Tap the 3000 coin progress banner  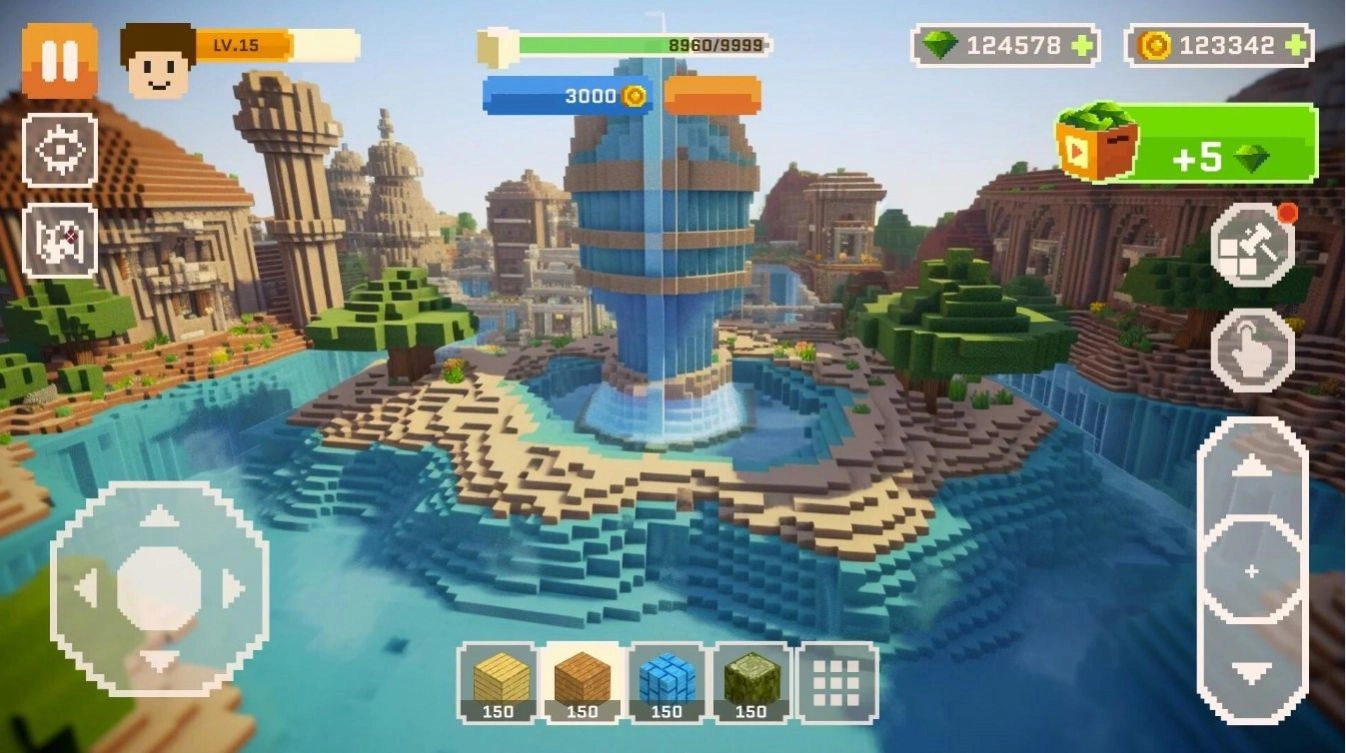pyautogui.click(x=570, y=96)
